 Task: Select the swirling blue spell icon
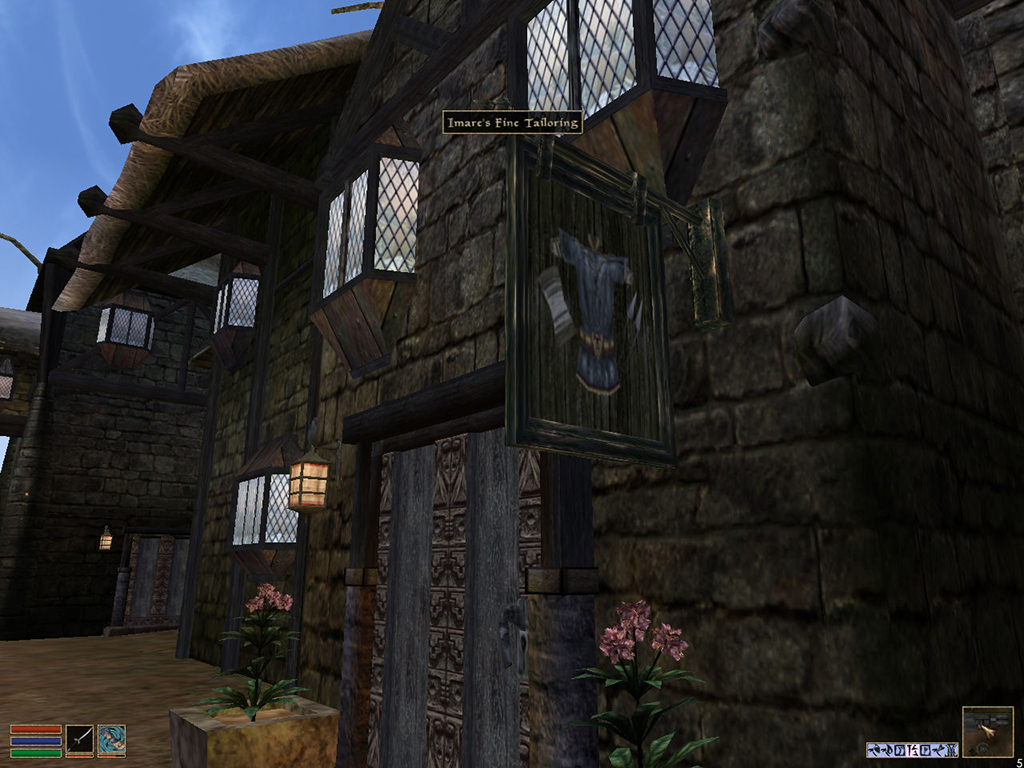111,740
